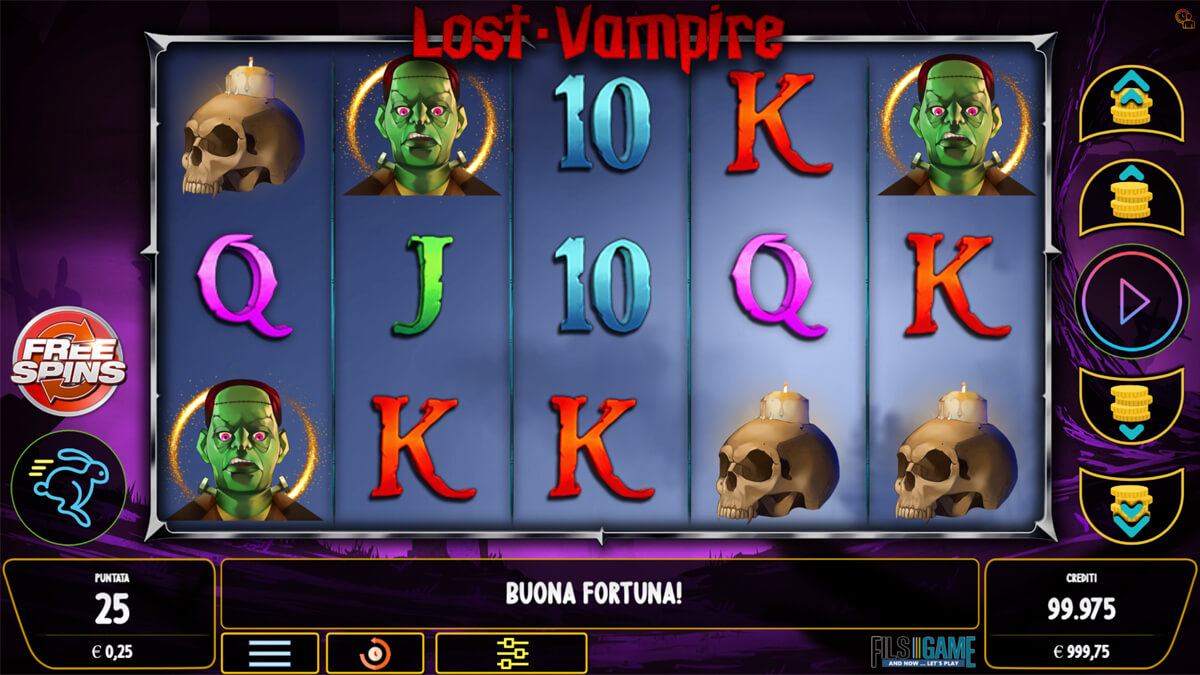Screen dimensions: 1200x675
Task: Set minimum bet with the double-down-arrow coins
Action: pyautogui.click(x=1131, y=505)
